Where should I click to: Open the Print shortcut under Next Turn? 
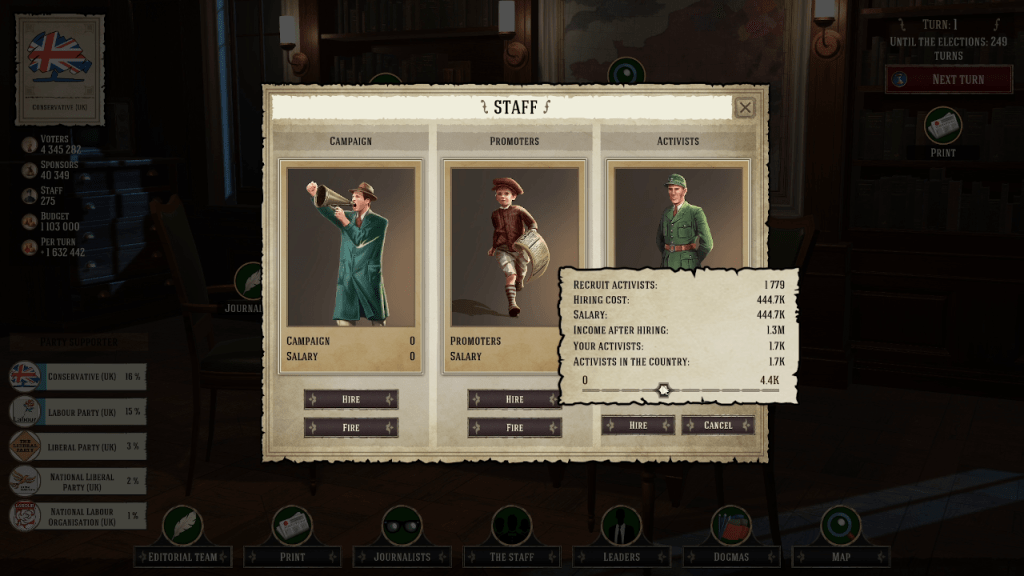point(943,127)
